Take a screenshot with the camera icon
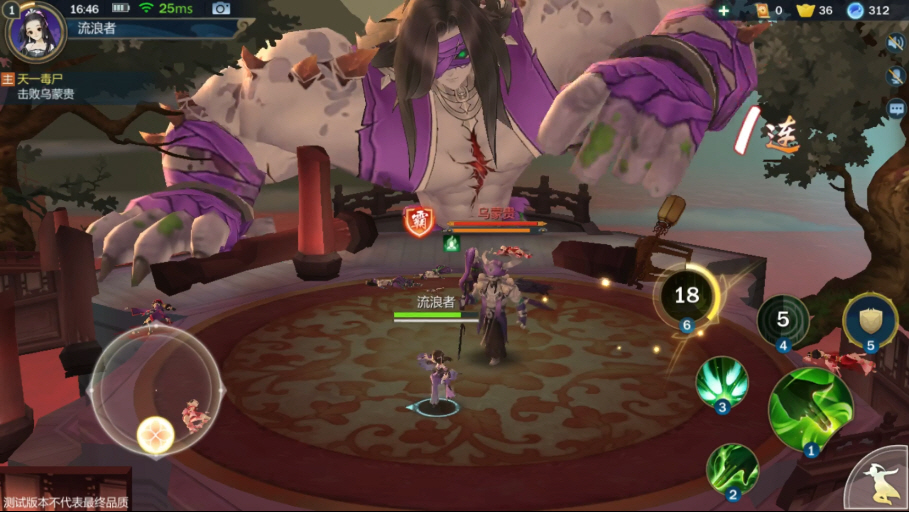 pos(221,9)
